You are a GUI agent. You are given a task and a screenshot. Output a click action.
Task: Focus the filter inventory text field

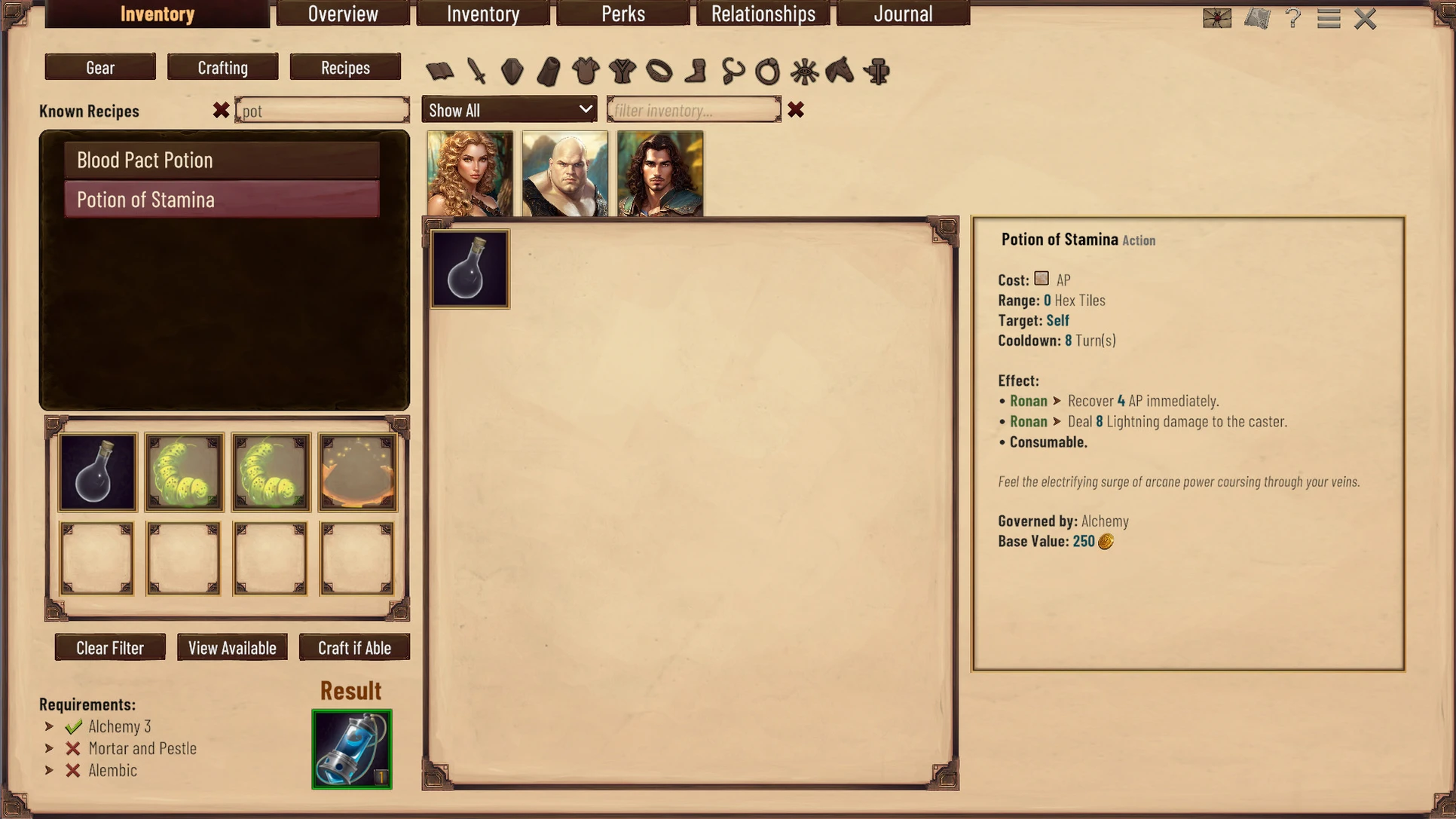click(x=693, y=110)
